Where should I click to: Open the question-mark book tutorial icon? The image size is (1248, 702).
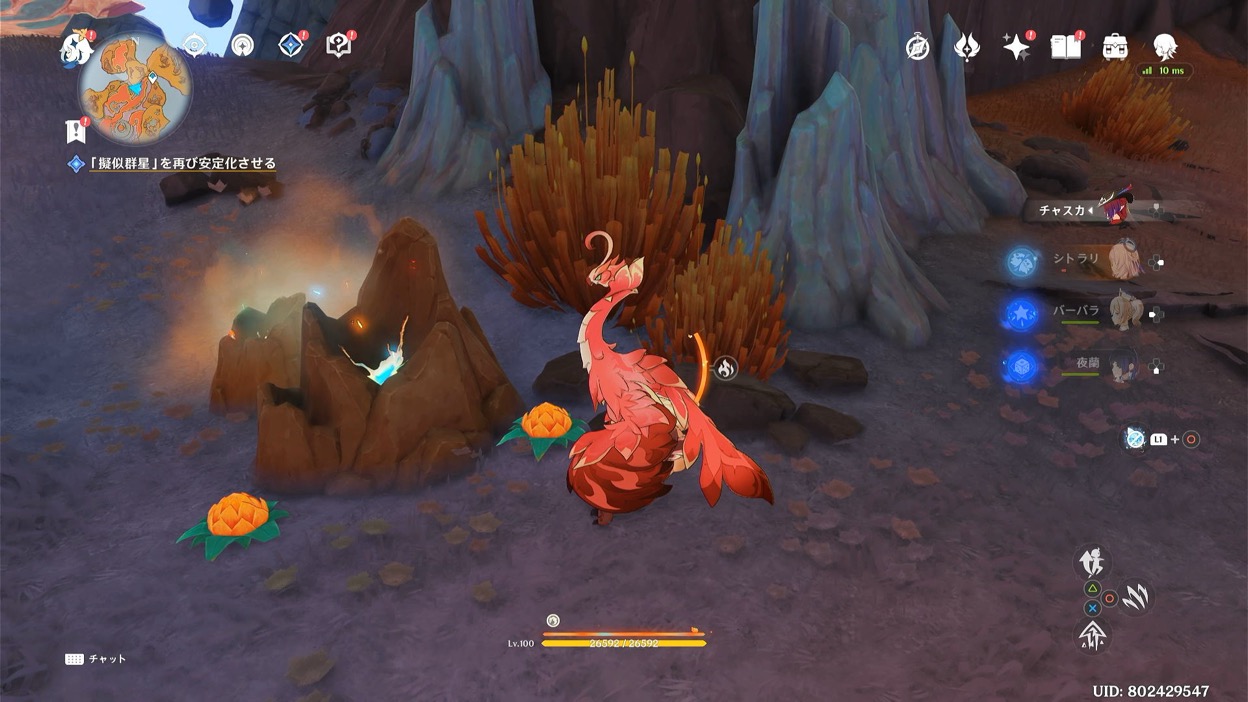pos(339,45)
